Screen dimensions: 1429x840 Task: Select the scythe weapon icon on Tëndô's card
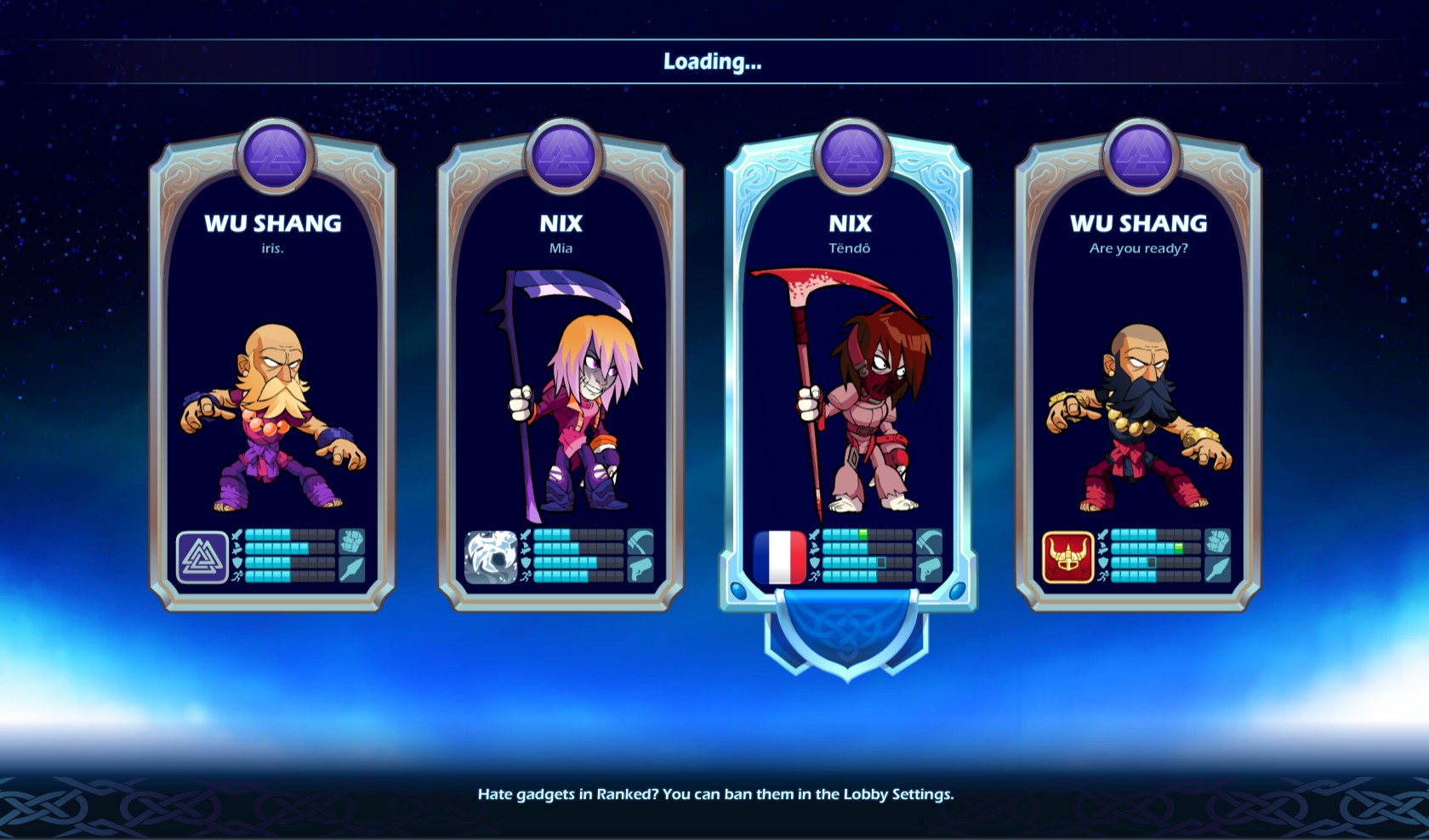point(930,542)
